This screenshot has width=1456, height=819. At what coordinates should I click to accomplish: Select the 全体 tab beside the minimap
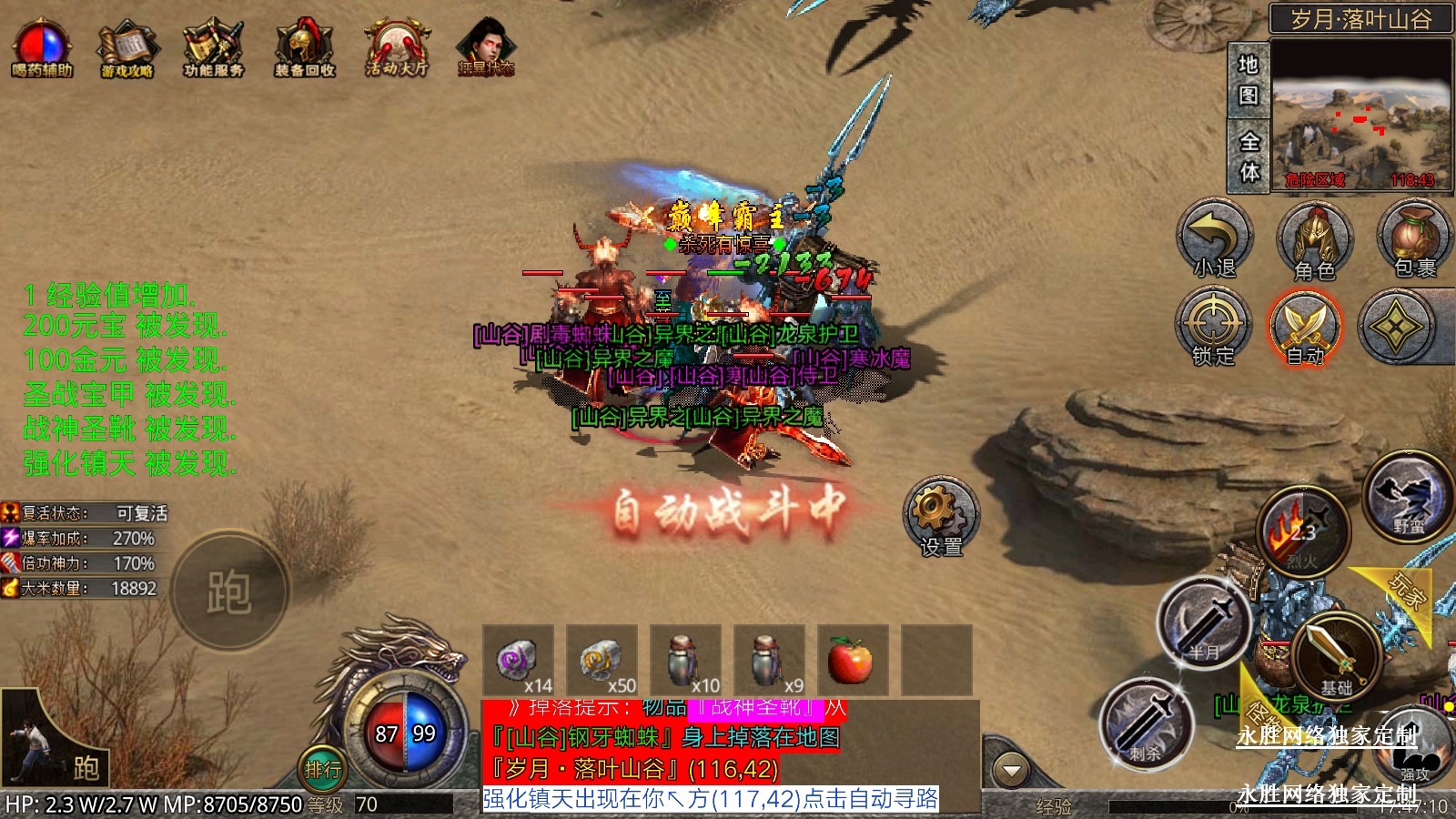click(1249, 156)
